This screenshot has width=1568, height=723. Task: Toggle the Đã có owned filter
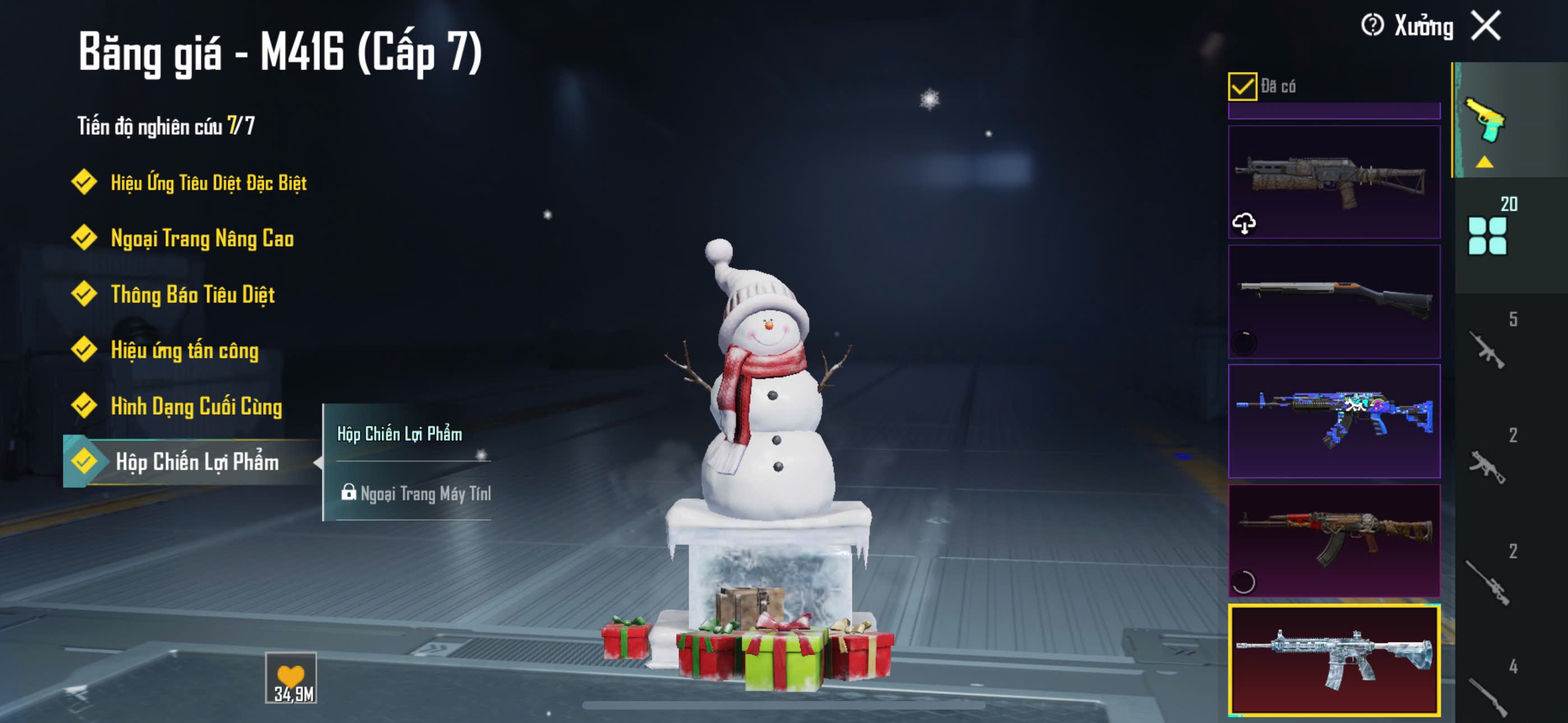[x=1242, y=86]
